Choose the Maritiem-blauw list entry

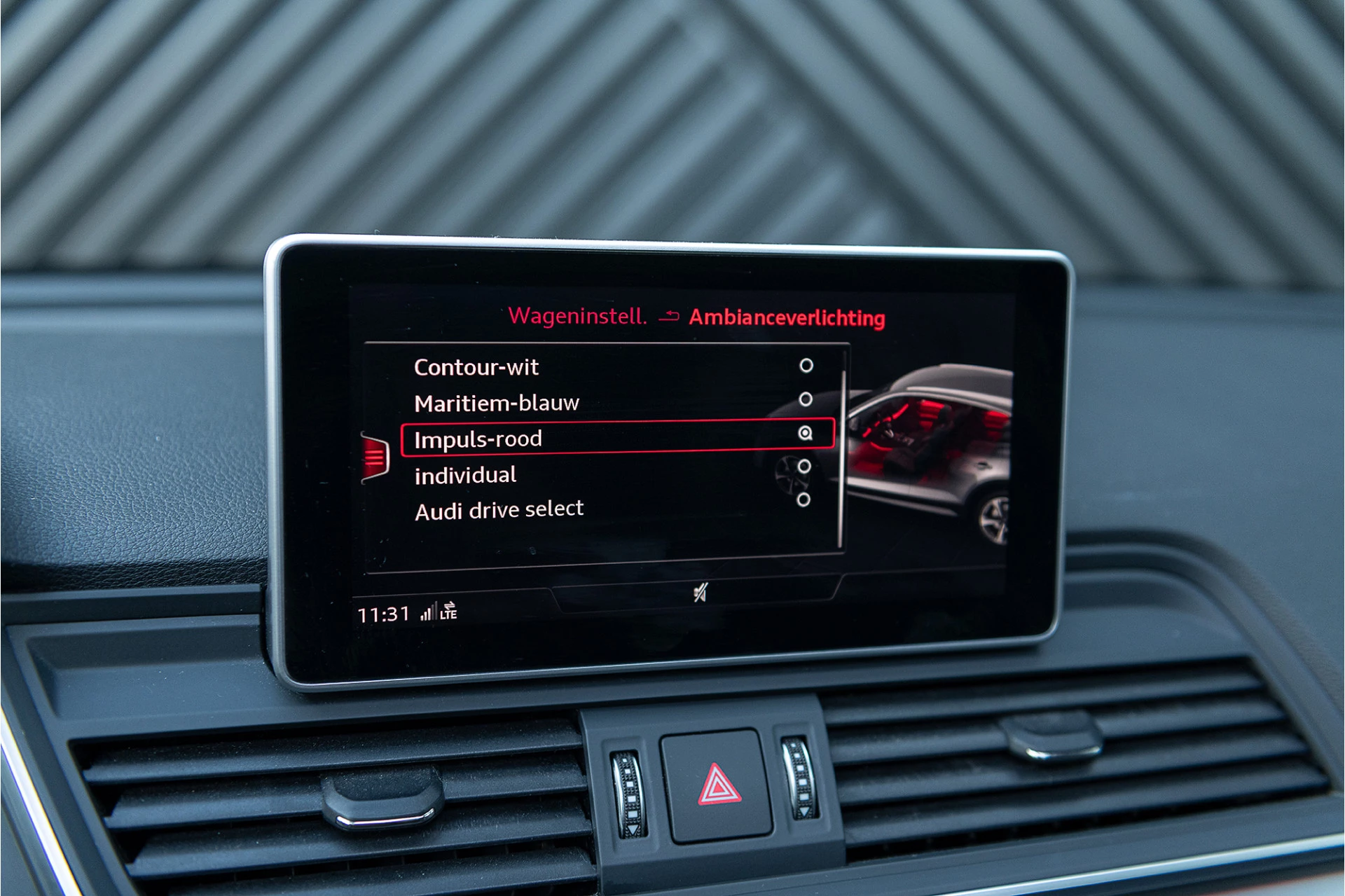pos(497,401)
